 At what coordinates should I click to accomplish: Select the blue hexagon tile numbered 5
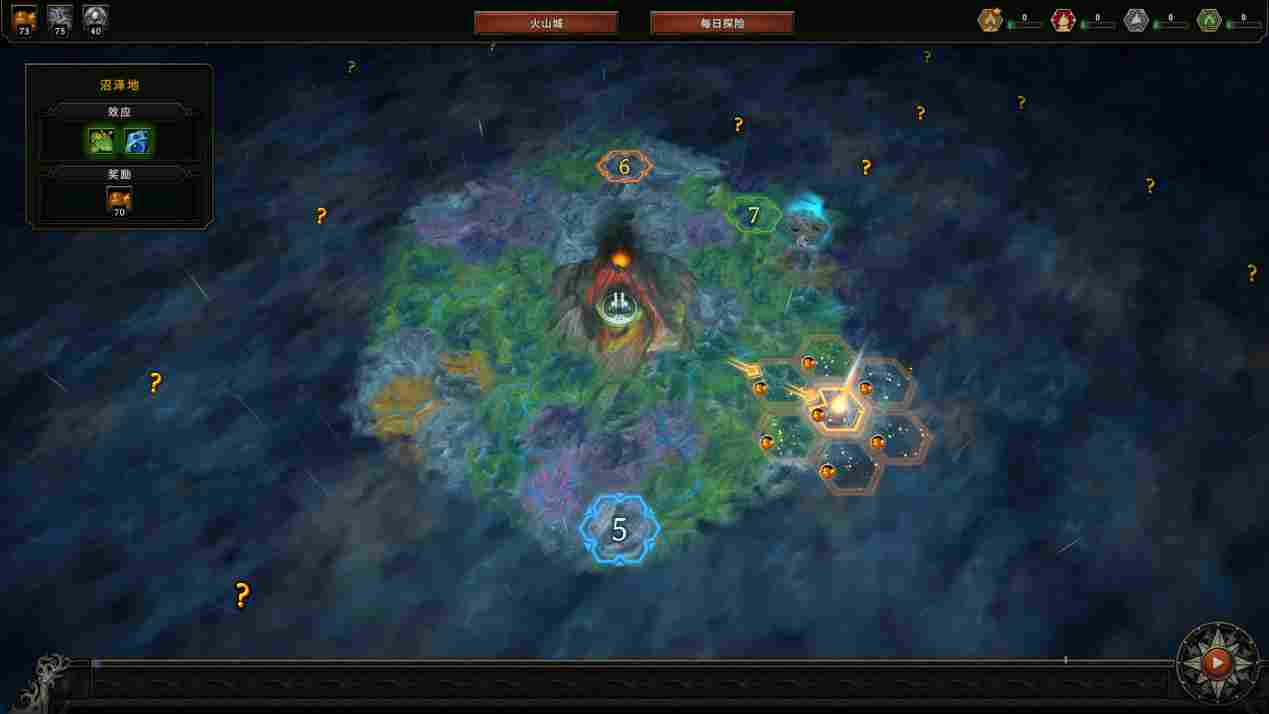coord(619,530)
